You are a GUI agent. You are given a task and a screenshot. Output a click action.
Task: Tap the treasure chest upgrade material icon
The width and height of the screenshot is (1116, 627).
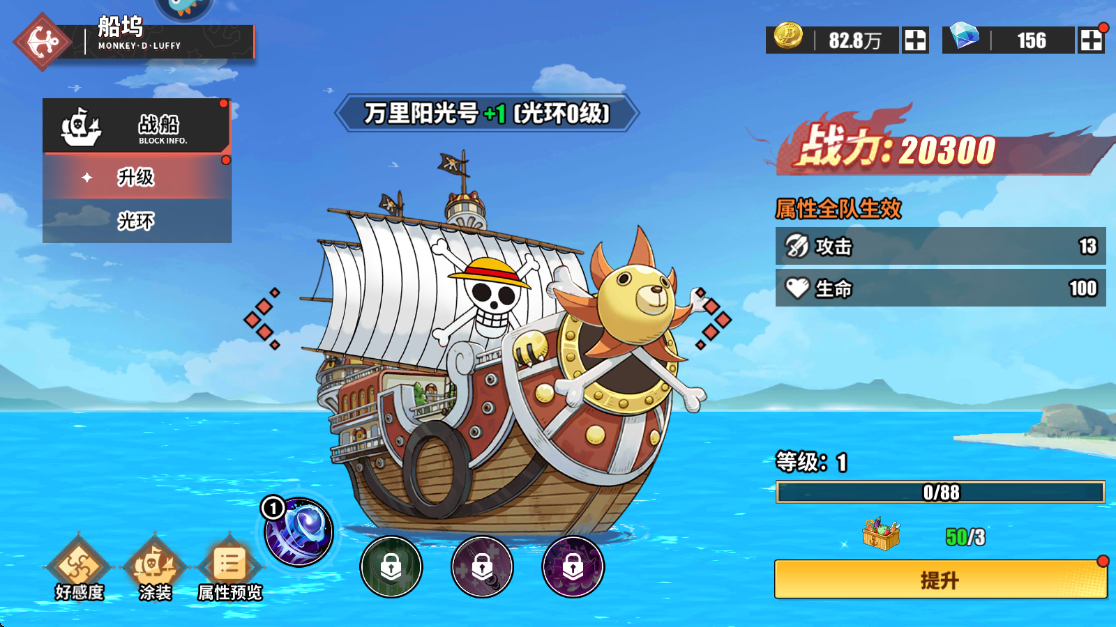click(881, 535)
